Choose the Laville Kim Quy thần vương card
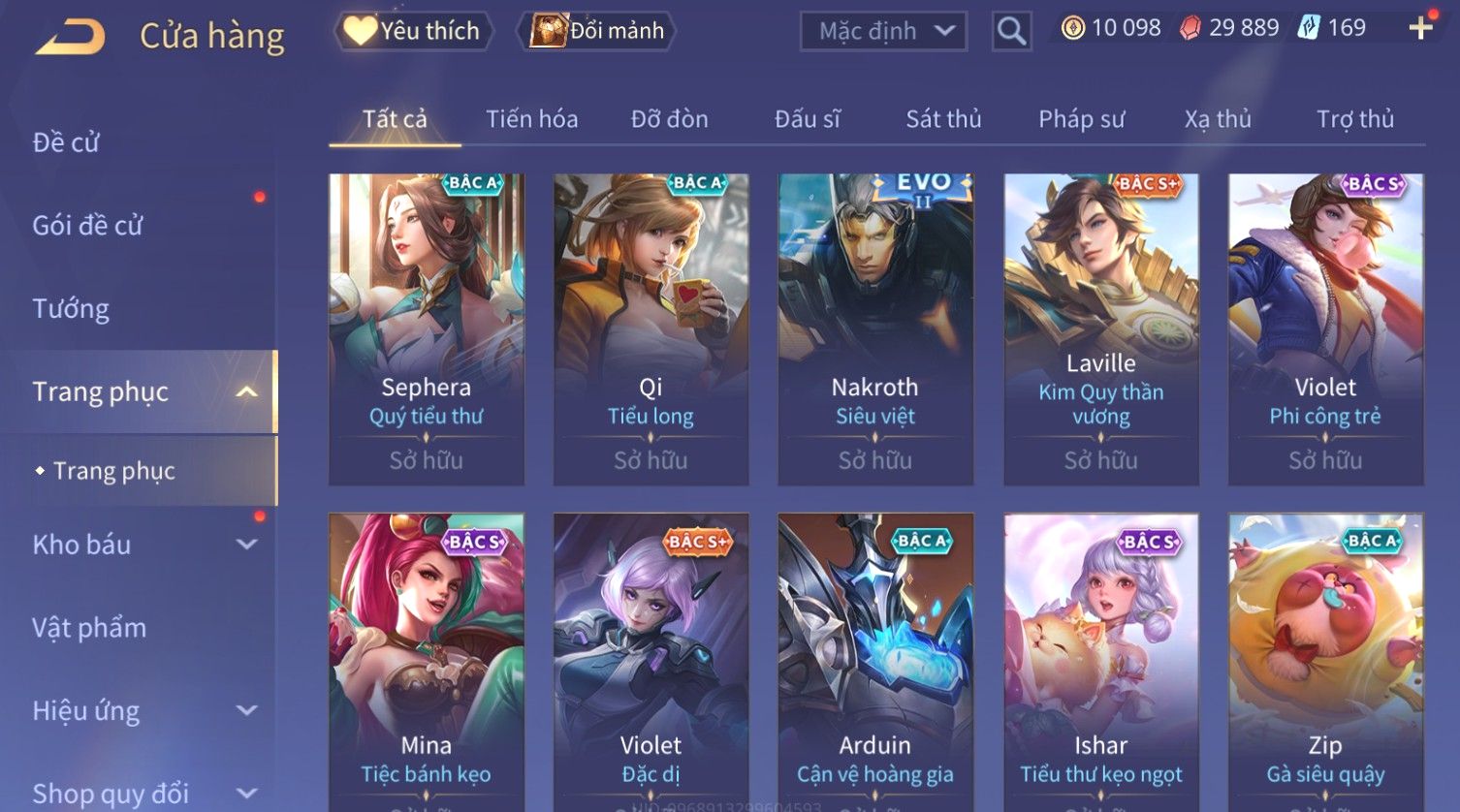Viewport: 1460px width, 812px height. coord(1100,329)
